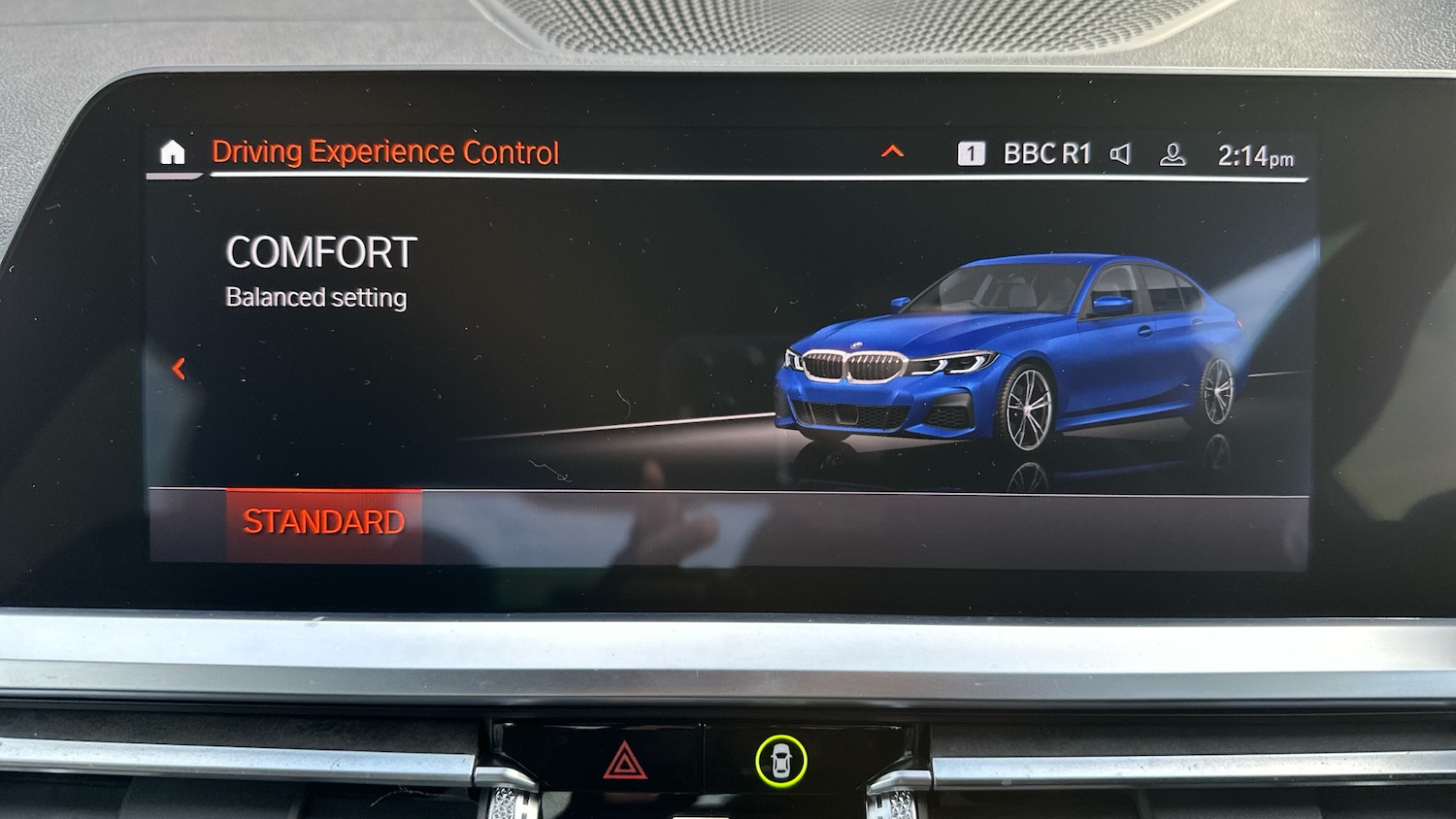The width and height of the screenshot is (1456, 819).
Task: Select the active tab indicator under Home
Action: [x=173, y=178]
